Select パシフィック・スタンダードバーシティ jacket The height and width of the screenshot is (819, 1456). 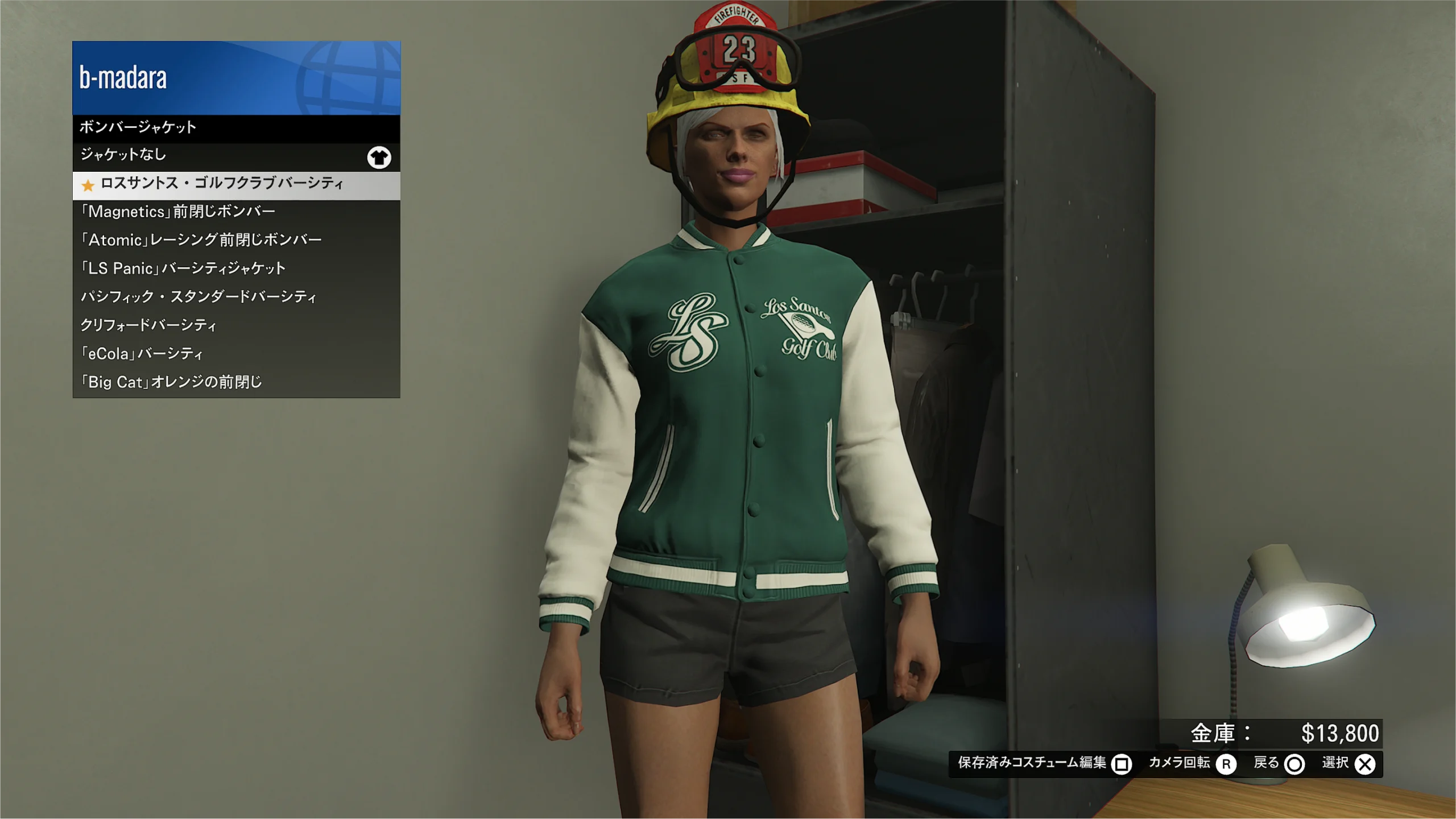236,297
